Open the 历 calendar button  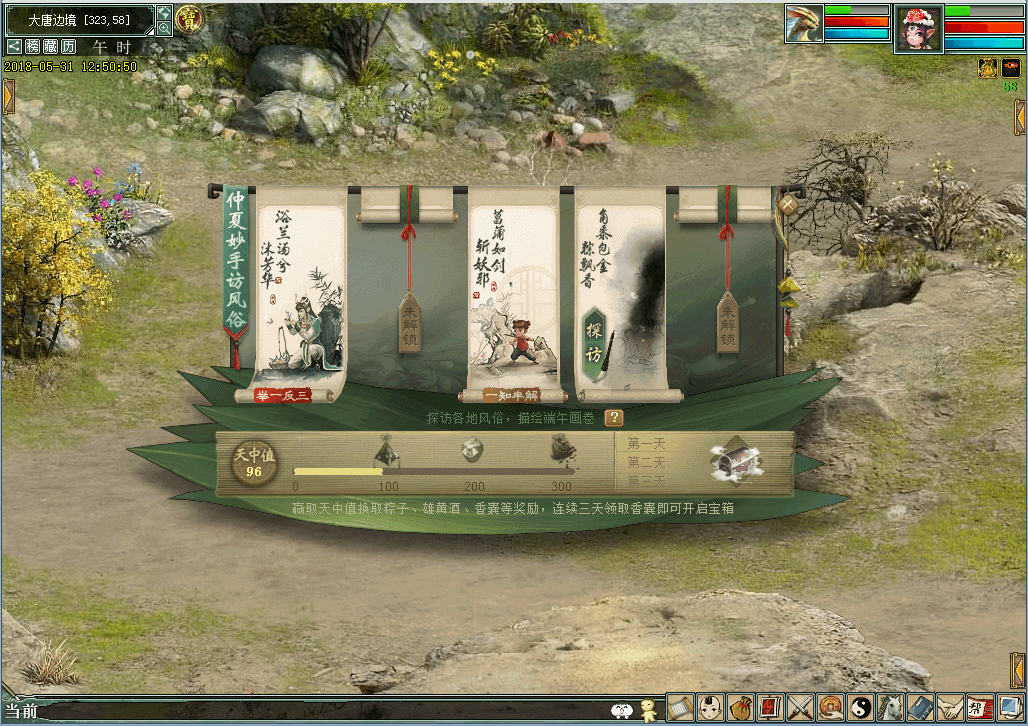pyautogui.click(x=68, y=47)
